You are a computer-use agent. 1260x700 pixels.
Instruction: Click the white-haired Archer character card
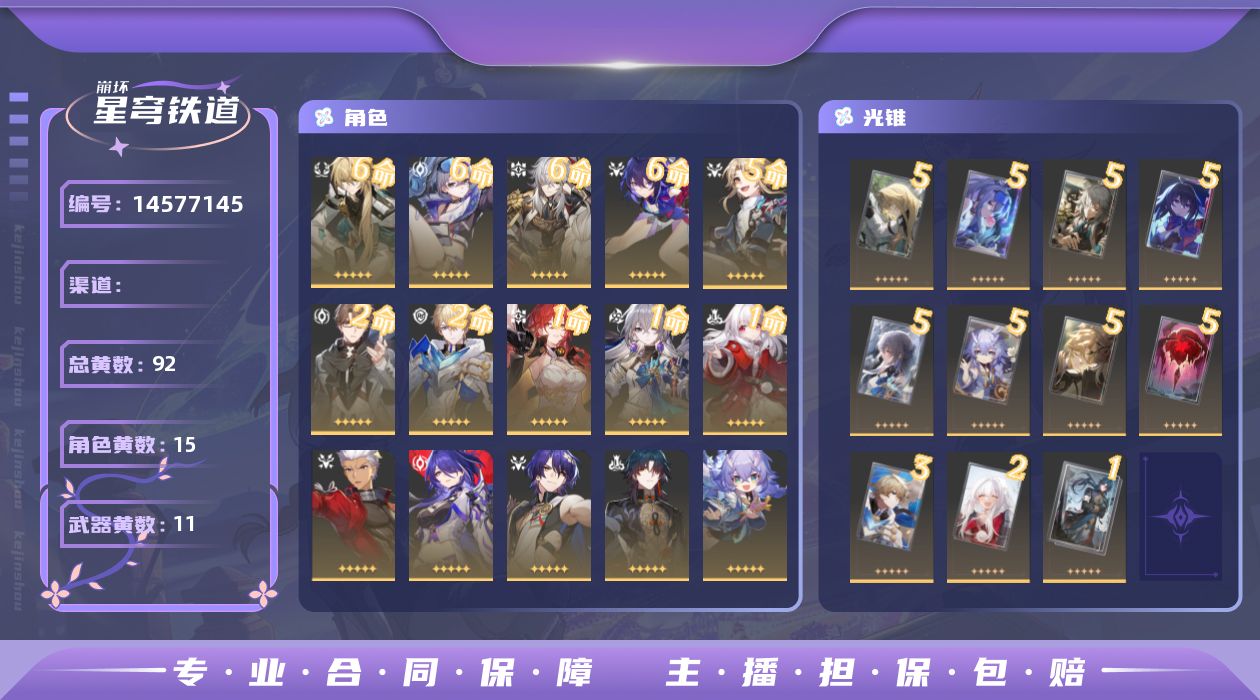(x=353, y=515)
